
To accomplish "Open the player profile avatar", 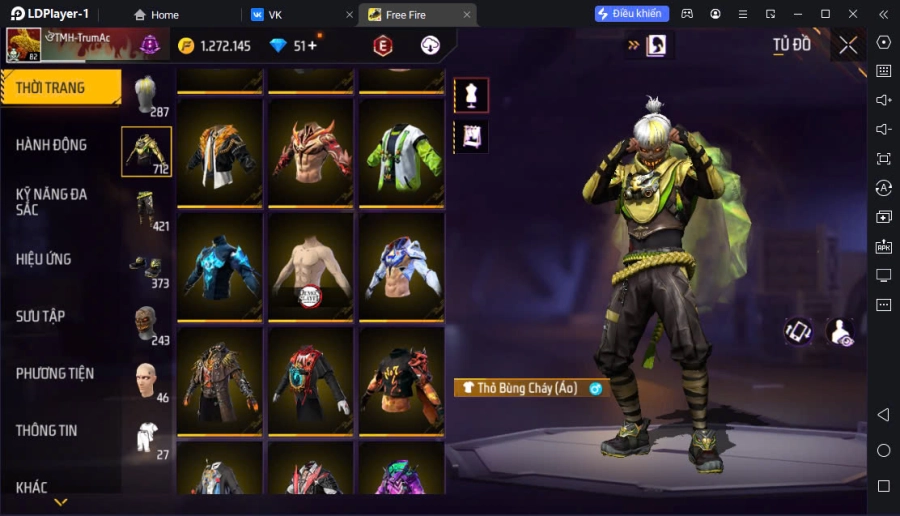I will click(x=24, y=45).
